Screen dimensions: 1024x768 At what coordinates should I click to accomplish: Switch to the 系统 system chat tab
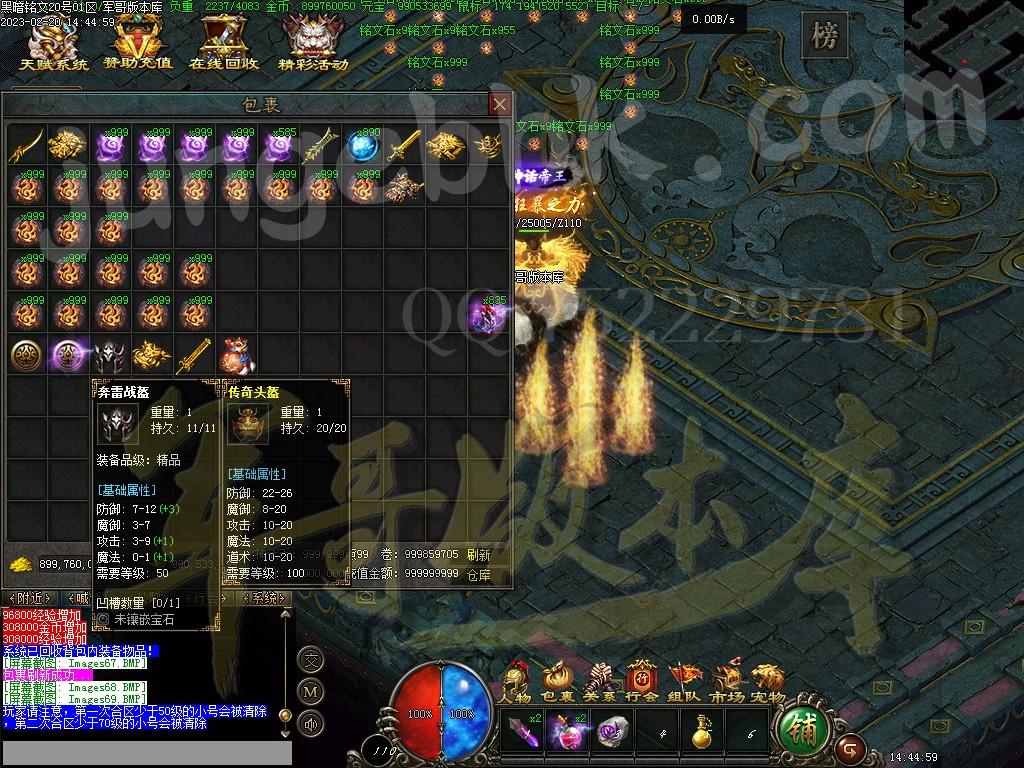264,598
